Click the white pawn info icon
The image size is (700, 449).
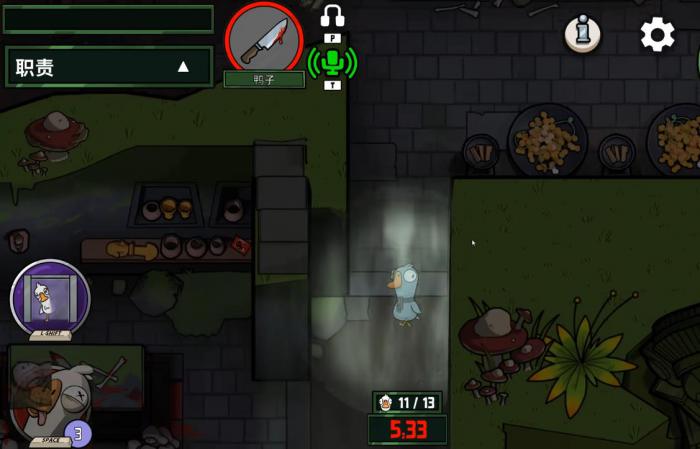click(582, 34)
